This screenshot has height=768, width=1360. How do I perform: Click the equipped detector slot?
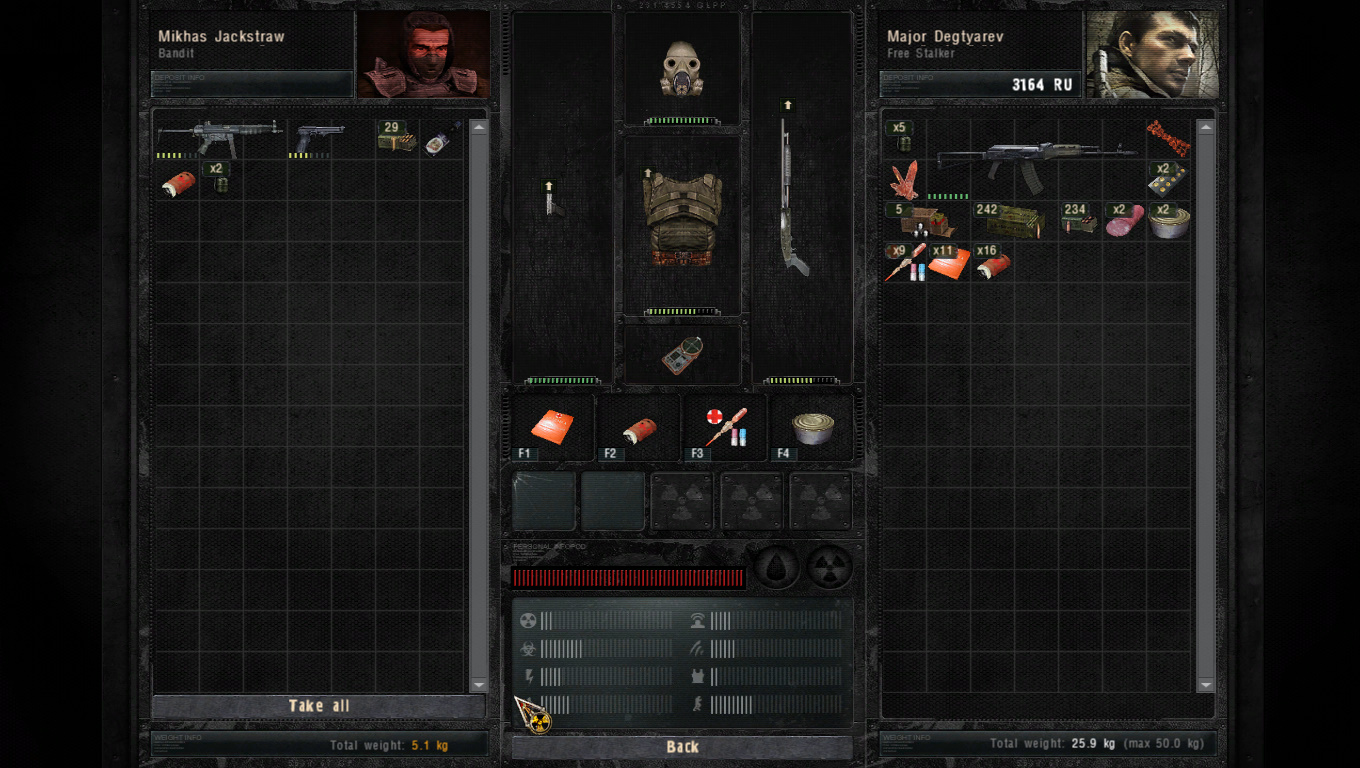(682, 355)
